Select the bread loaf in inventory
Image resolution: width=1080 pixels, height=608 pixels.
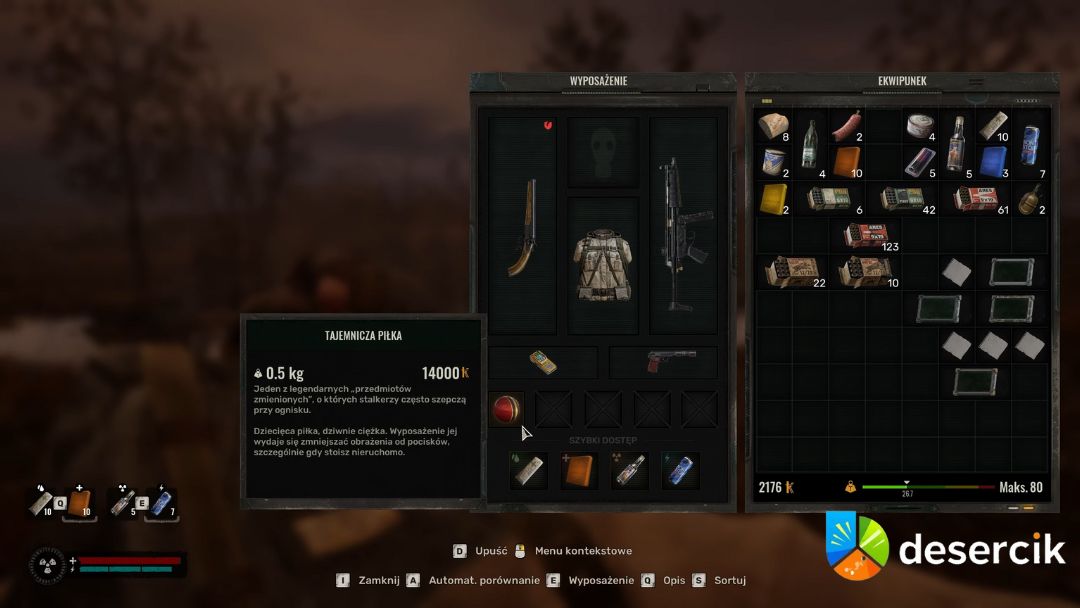click(773, 127)
